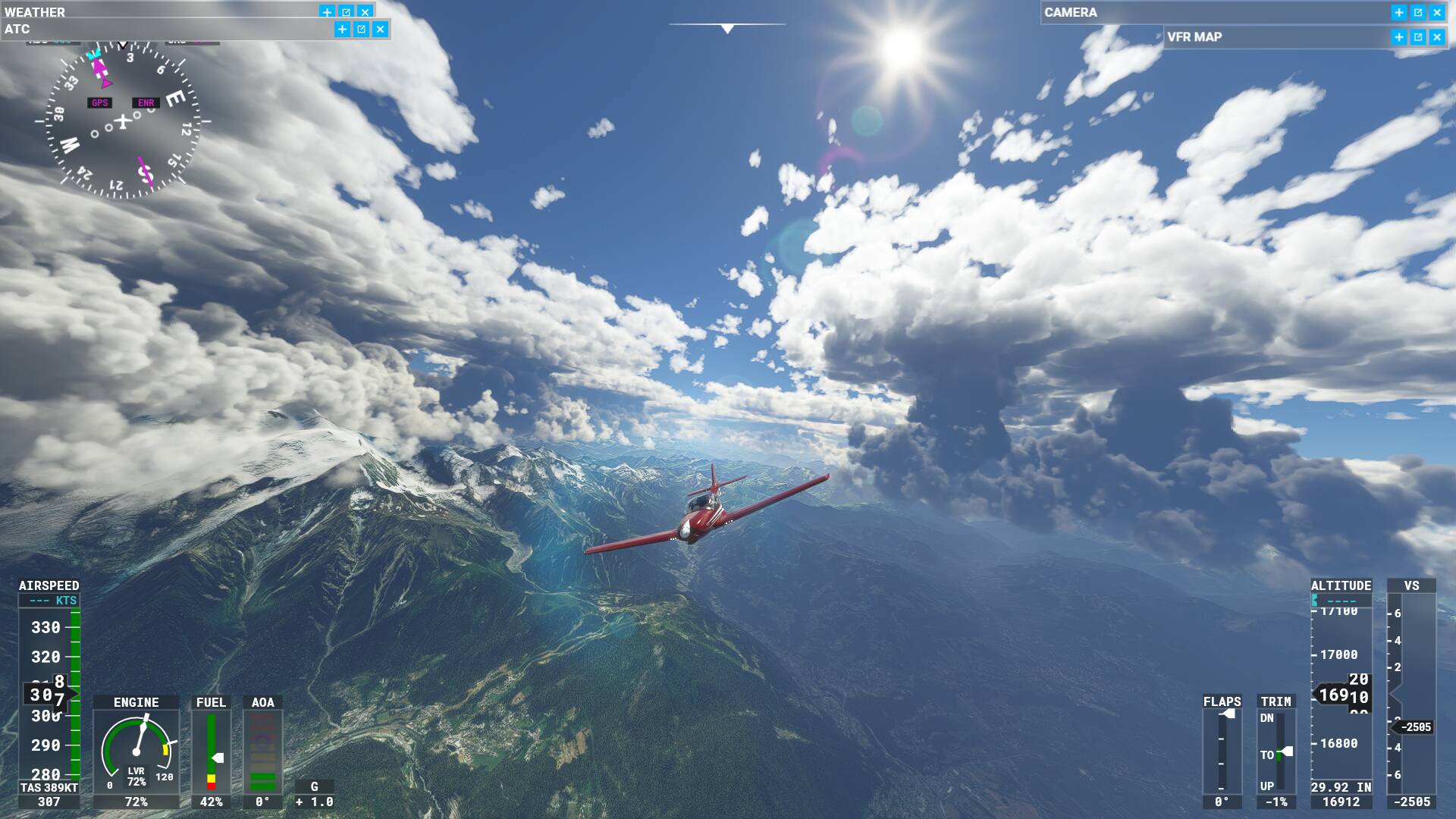
Task: Switch to the ATC panel
Action: (17, 29)
